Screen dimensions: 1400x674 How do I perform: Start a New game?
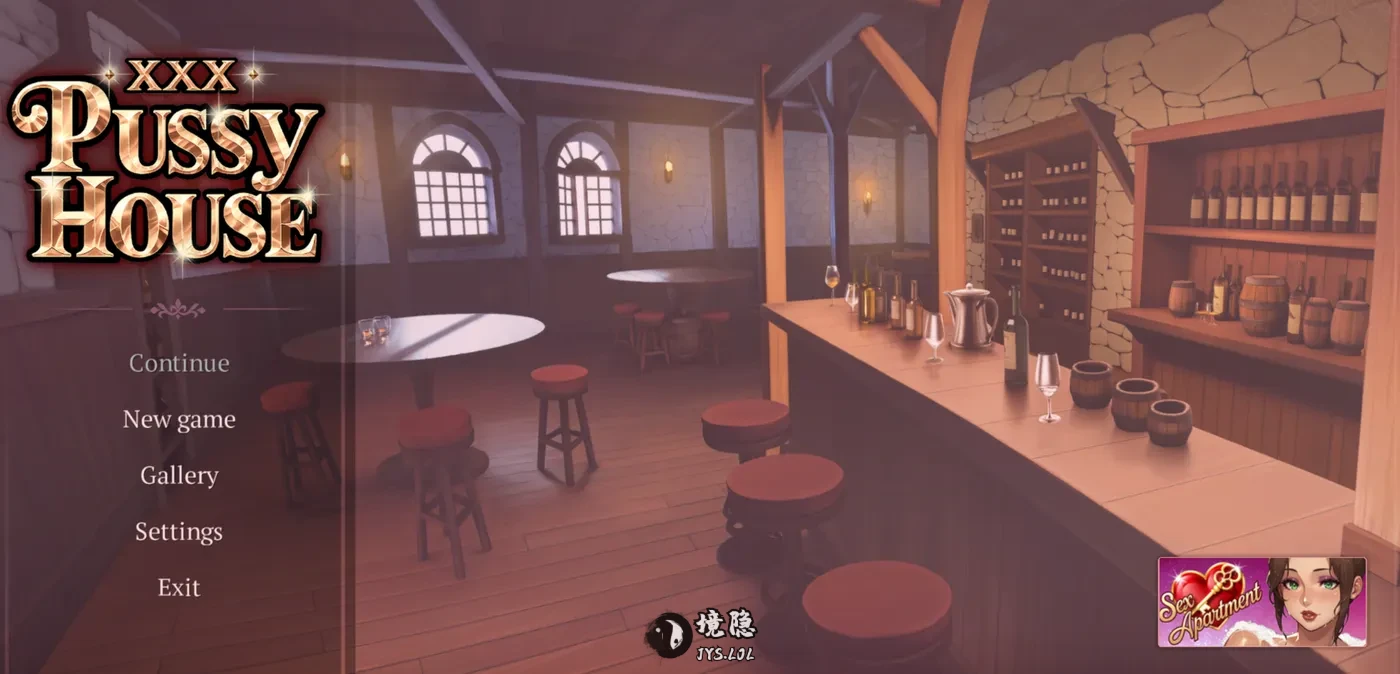179,419
